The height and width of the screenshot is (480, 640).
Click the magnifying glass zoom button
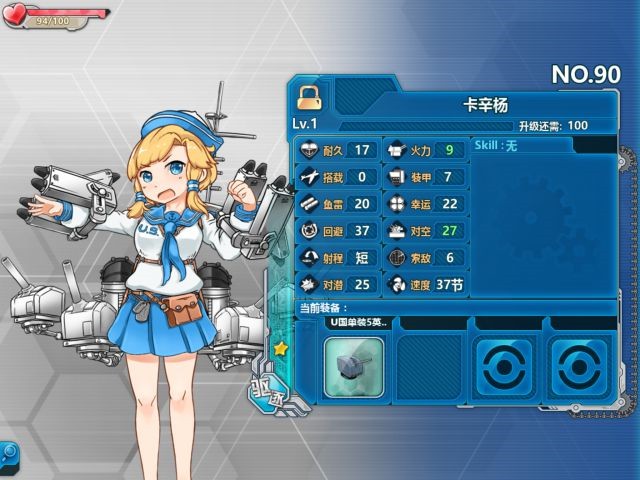(x=8, y=453)
